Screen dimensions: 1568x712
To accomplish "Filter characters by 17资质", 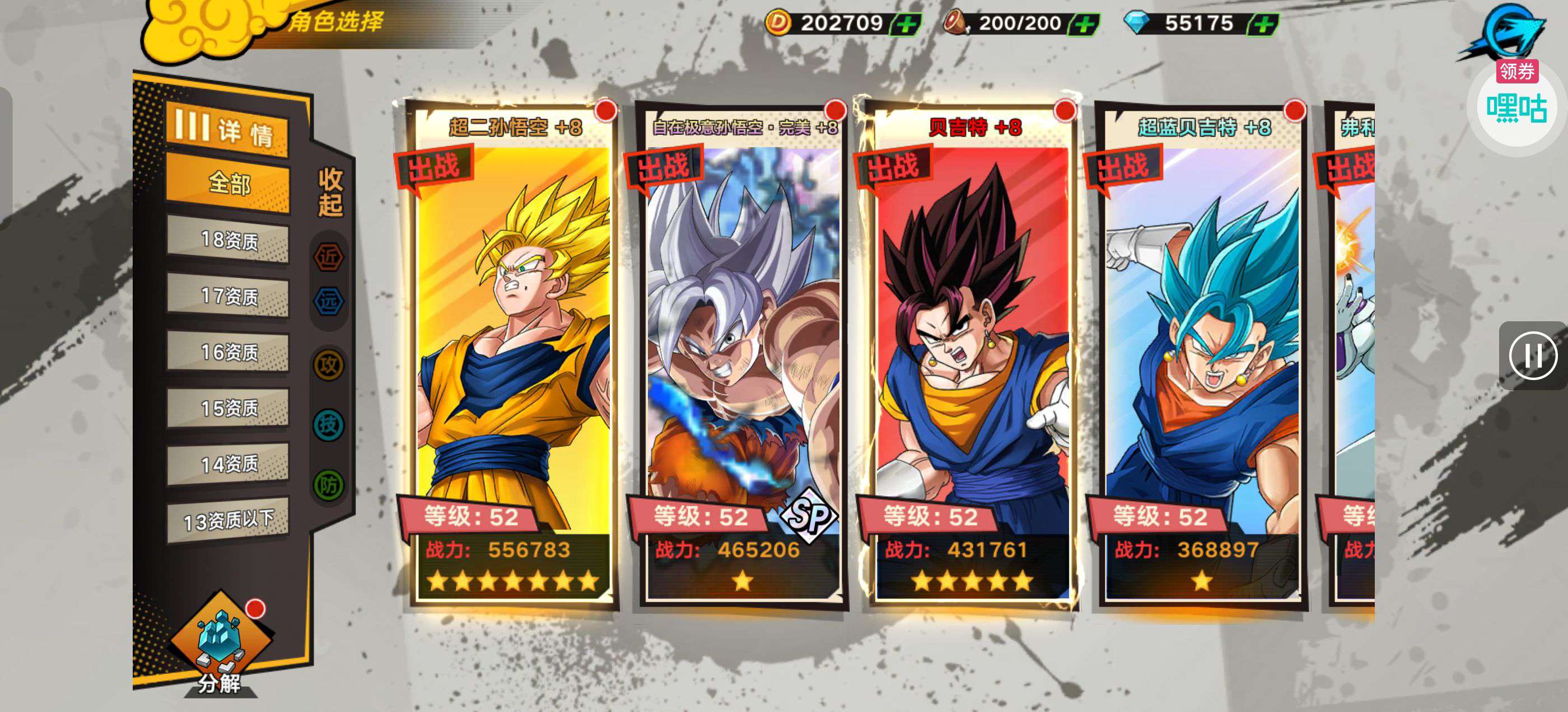I will click(x=228, y=296).
